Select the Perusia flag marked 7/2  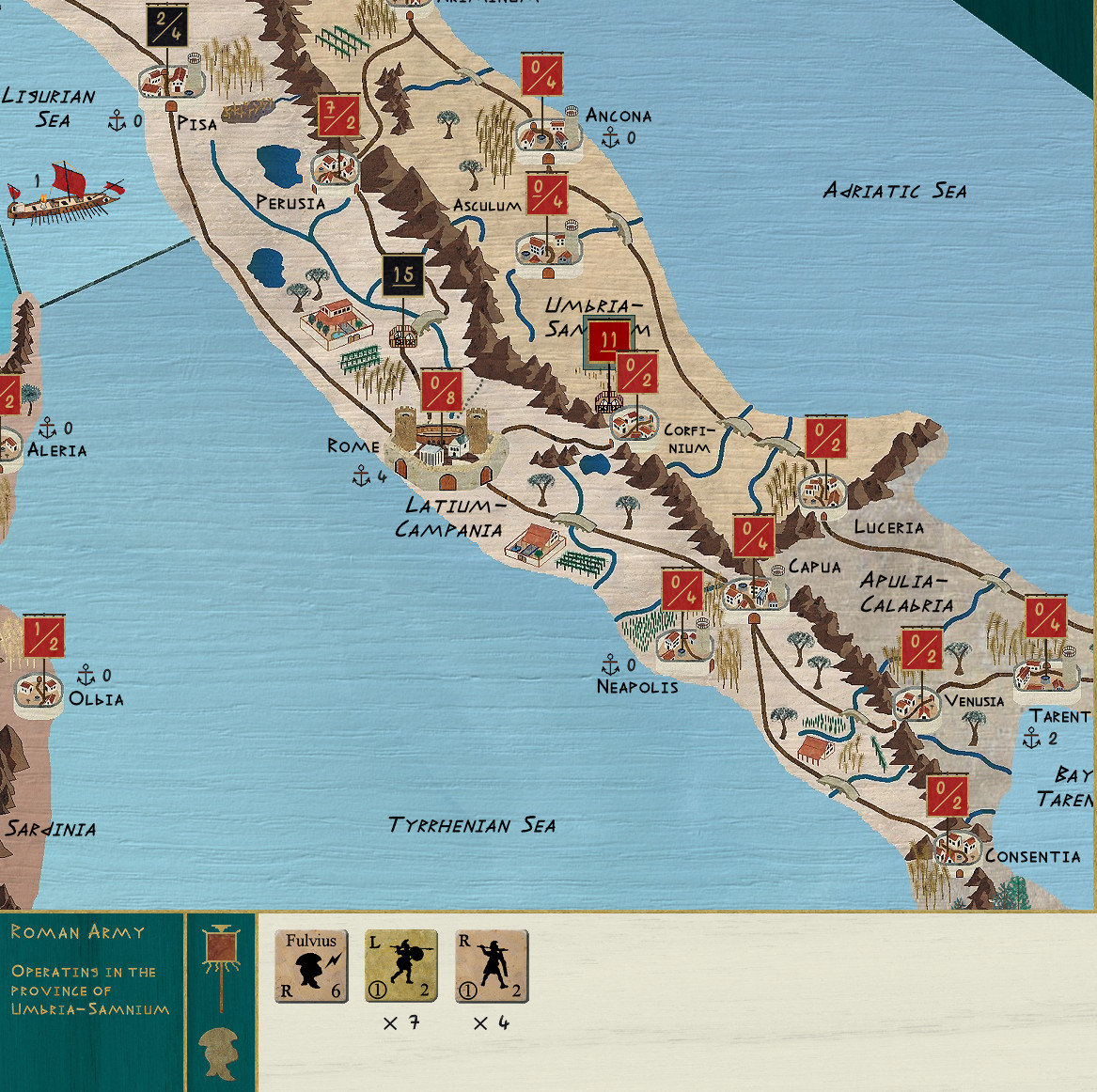pyautogui.click(x=338, y=117)
